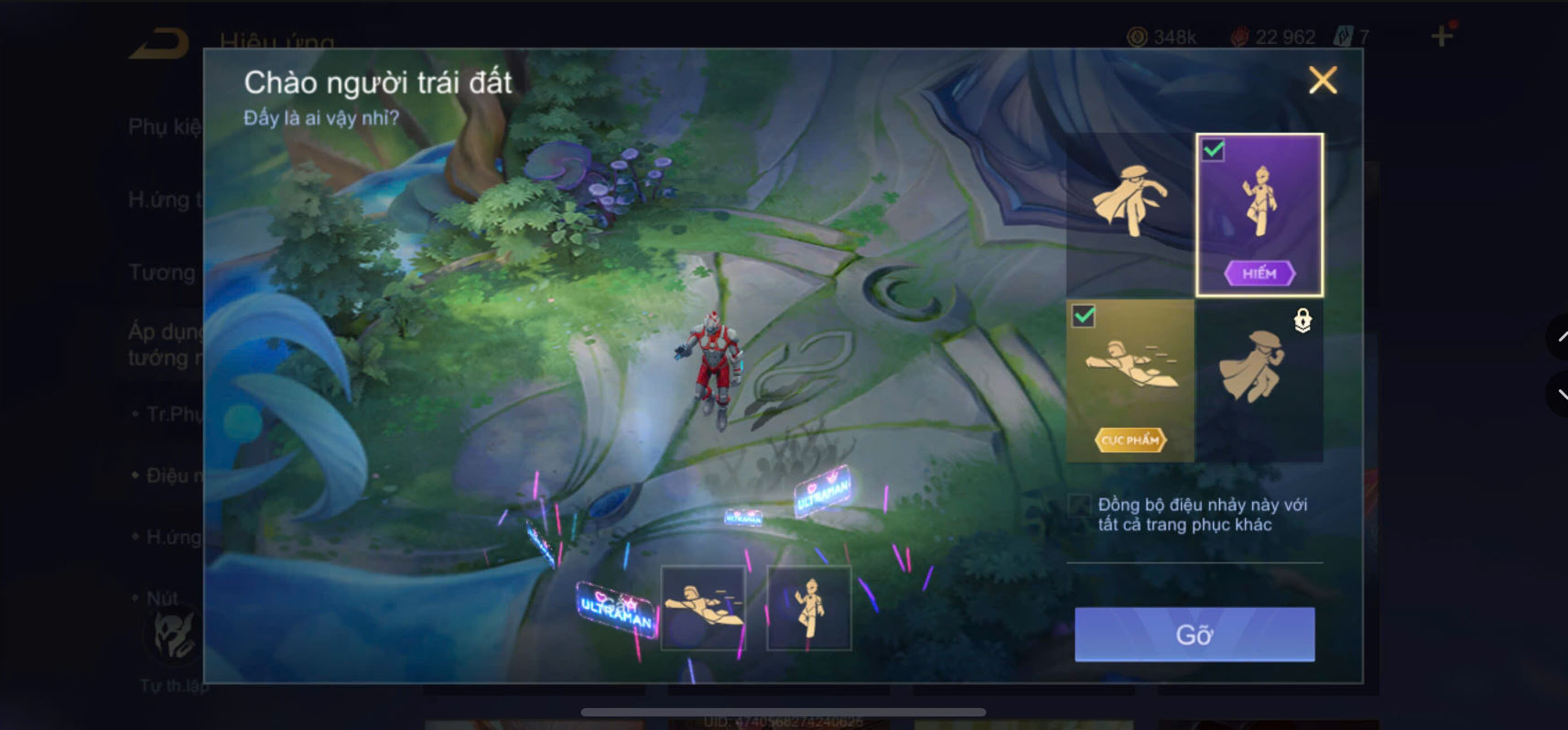Select the Tr.Phụ menu entry
This screenshot has width=1568, height=730.
169,414
